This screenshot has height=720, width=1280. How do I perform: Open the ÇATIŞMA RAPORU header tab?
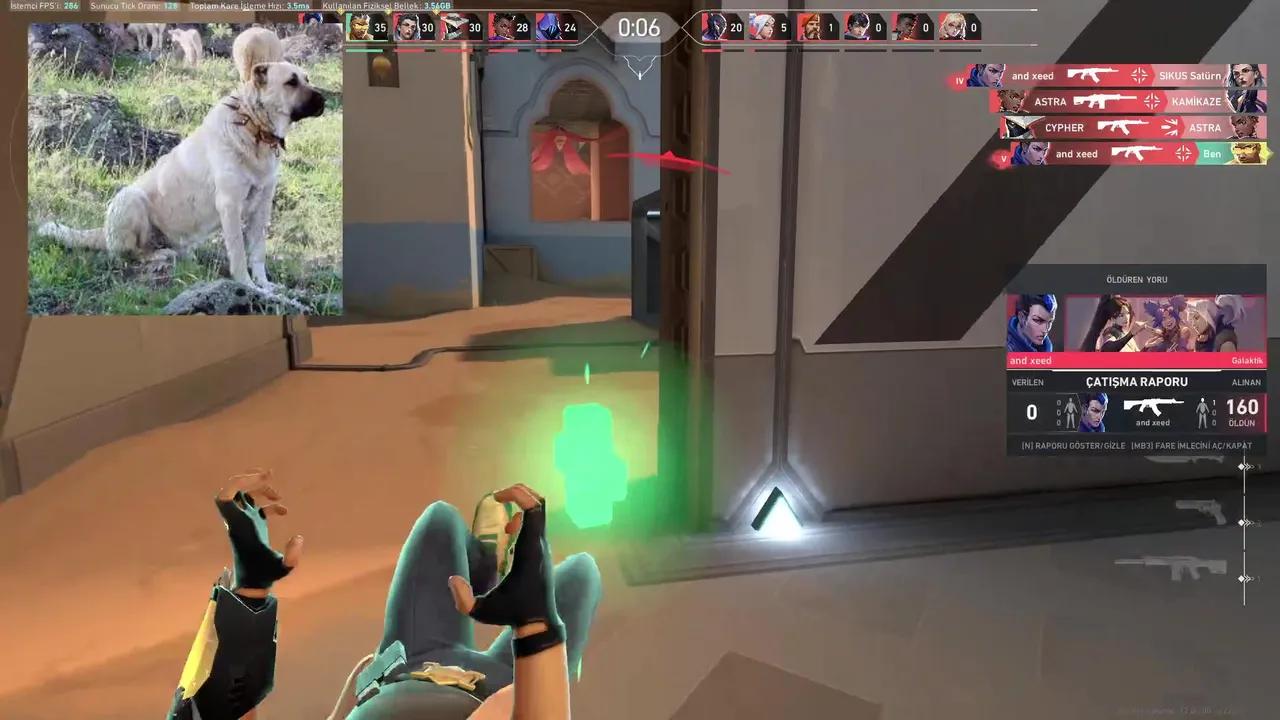click(x=1137, y=381)
